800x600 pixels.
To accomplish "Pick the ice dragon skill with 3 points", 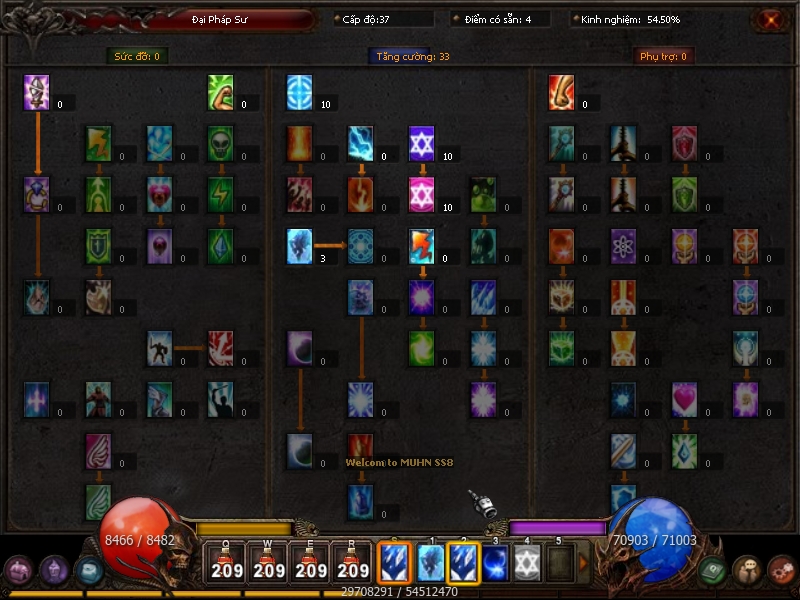I will point(299,245).
